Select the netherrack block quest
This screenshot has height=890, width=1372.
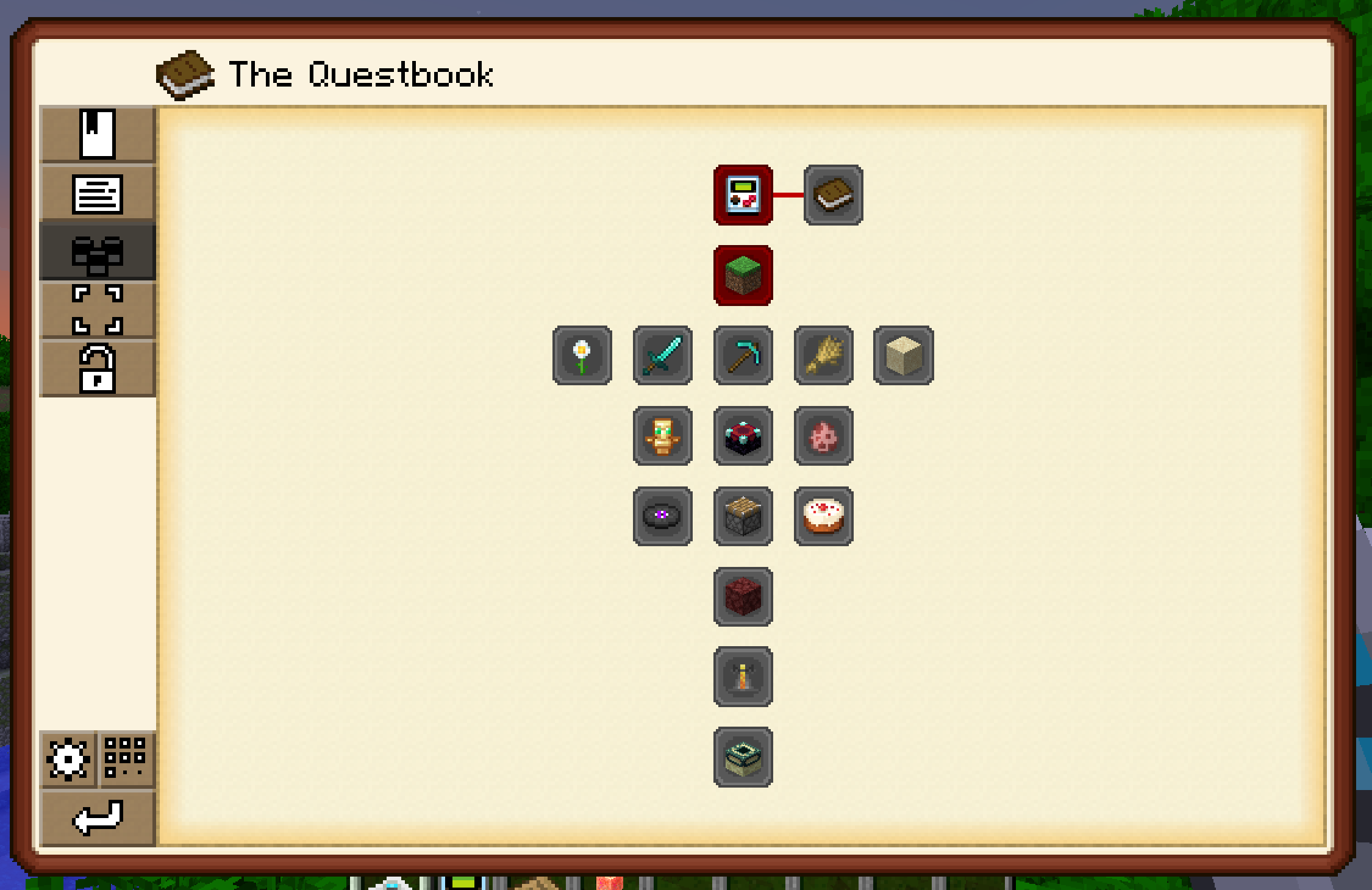click(743, 597)
